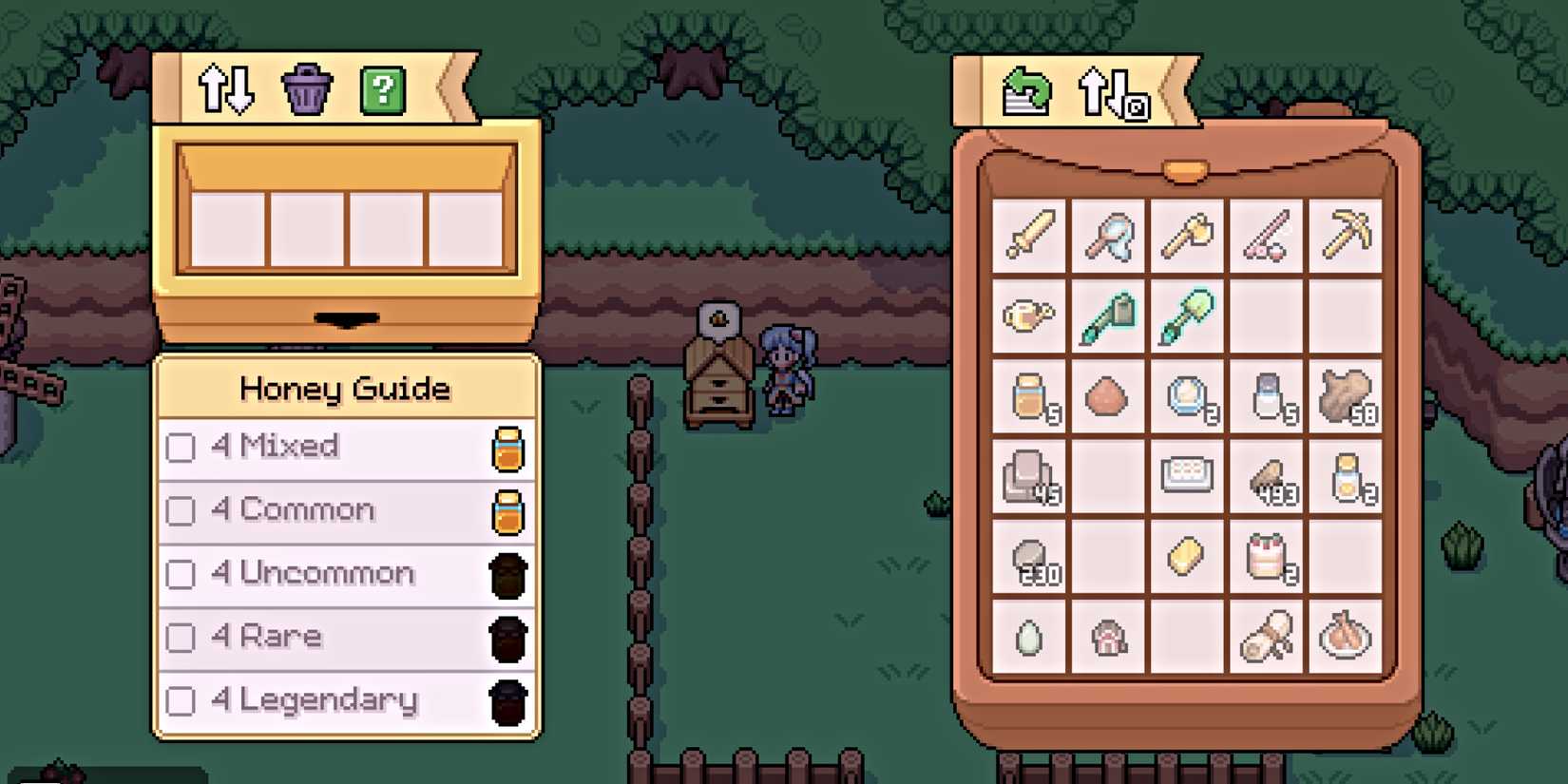
Task: Check the 4 Mixed honey checkbox
Action: click(179, 447)
